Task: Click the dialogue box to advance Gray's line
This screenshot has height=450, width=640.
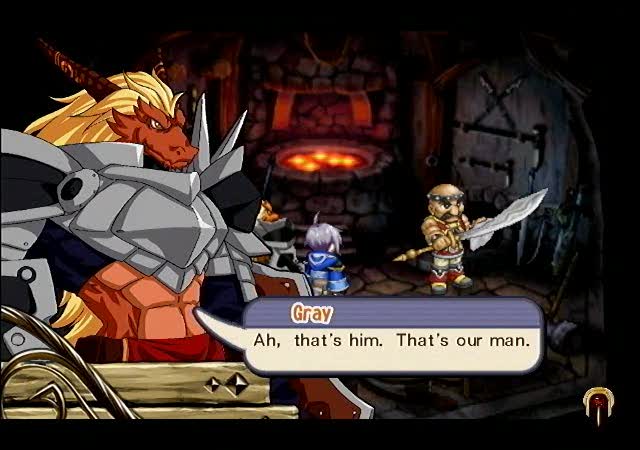Action: tap(394, 339)
